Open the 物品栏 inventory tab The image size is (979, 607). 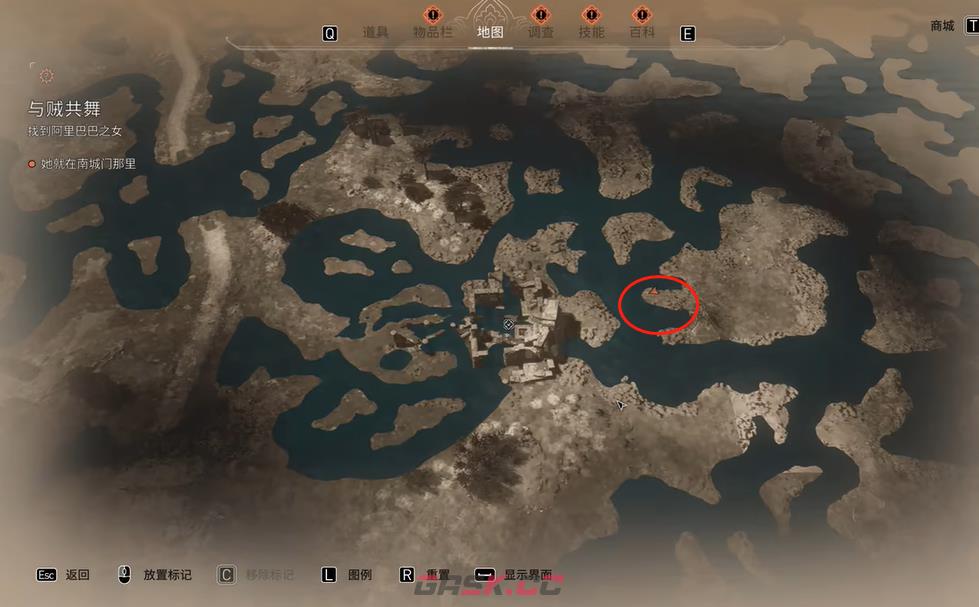tap(433, 33)
